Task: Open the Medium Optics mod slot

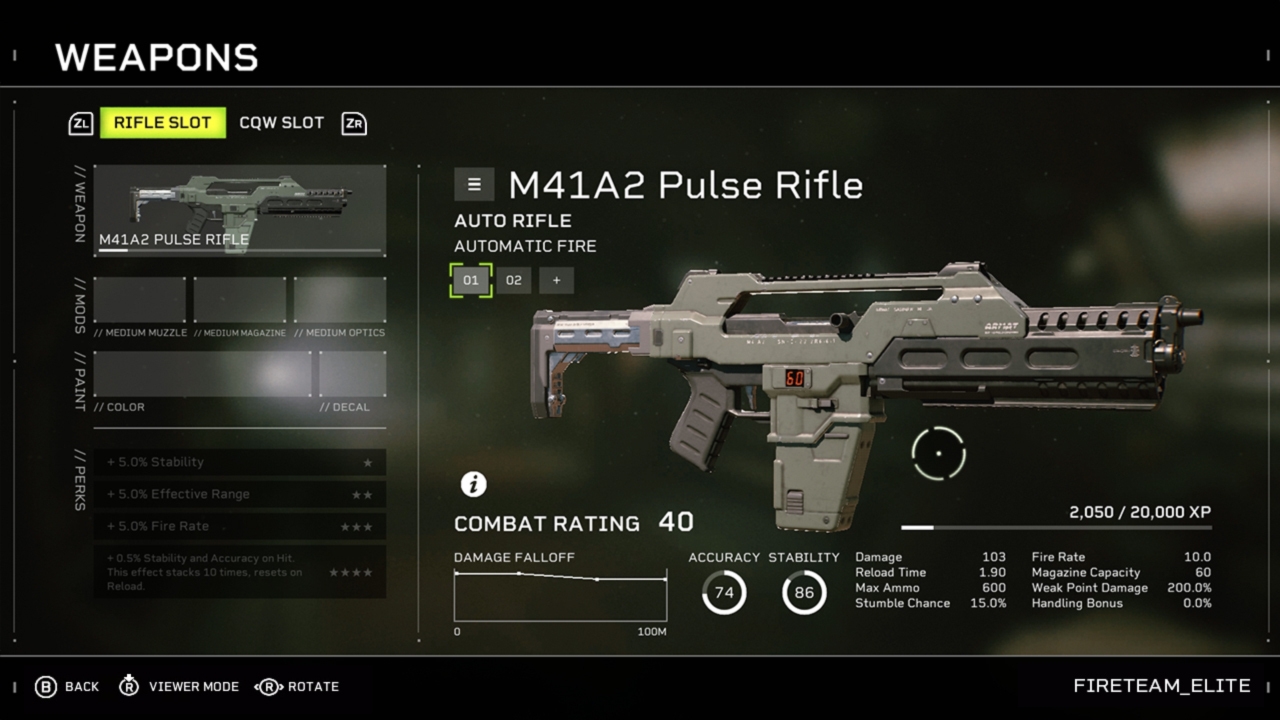Action: [340, 300]
